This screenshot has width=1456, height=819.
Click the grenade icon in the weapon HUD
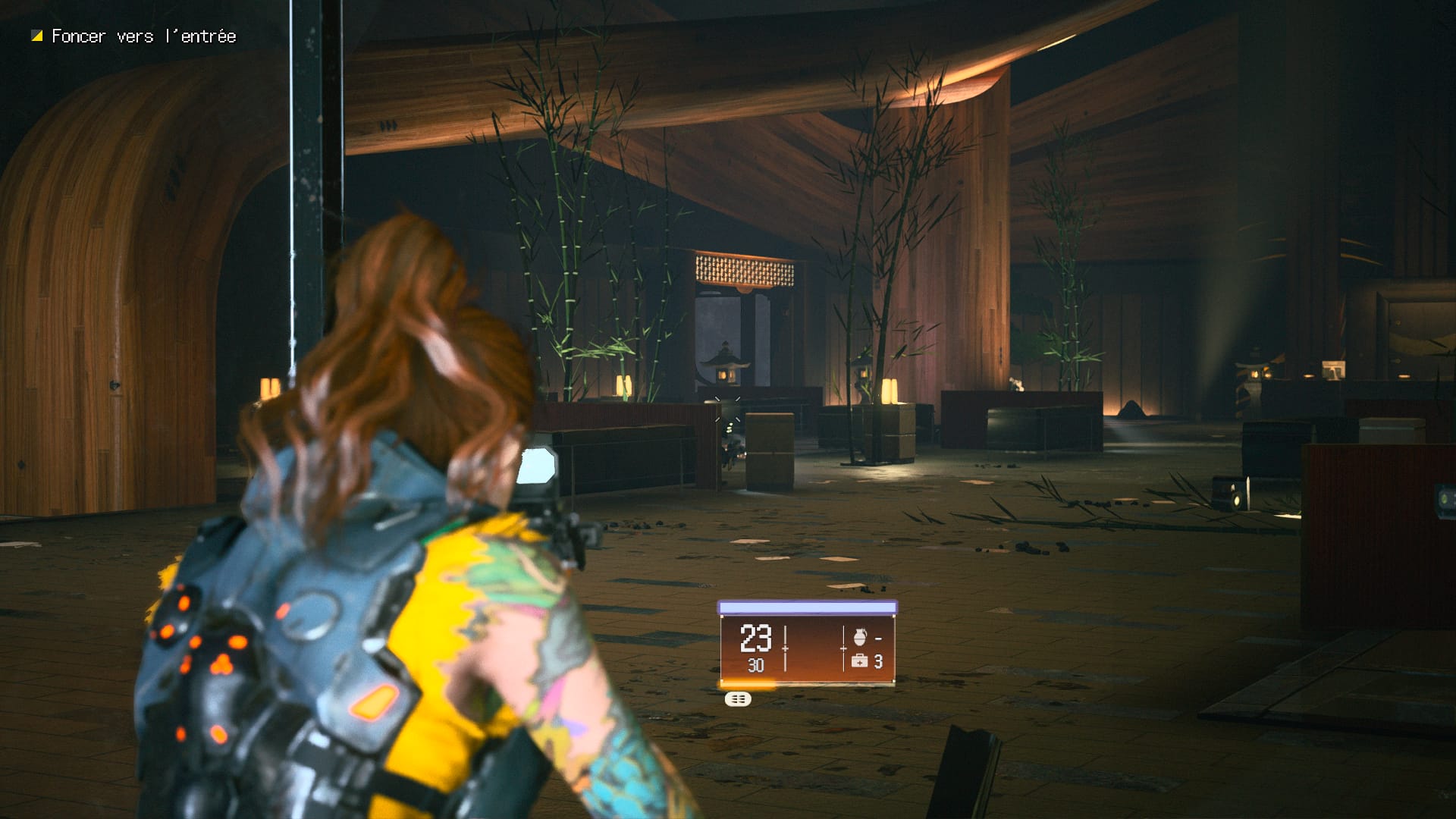coord(859,637)
